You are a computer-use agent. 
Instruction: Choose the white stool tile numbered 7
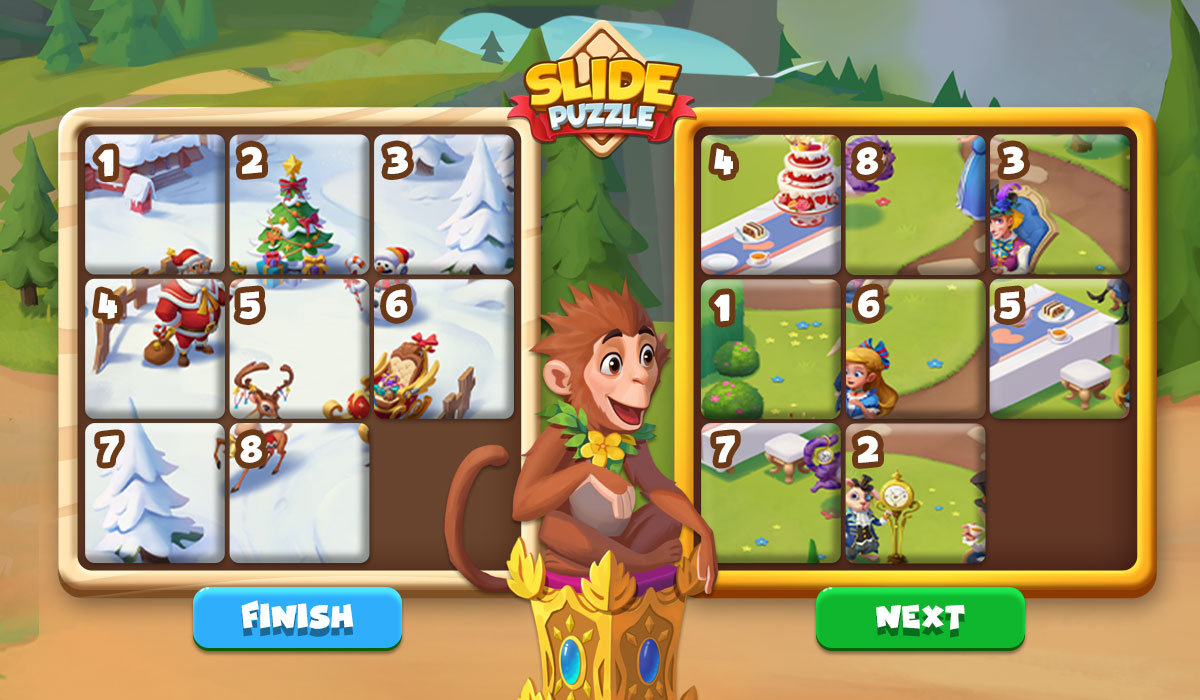click(771, 492)
